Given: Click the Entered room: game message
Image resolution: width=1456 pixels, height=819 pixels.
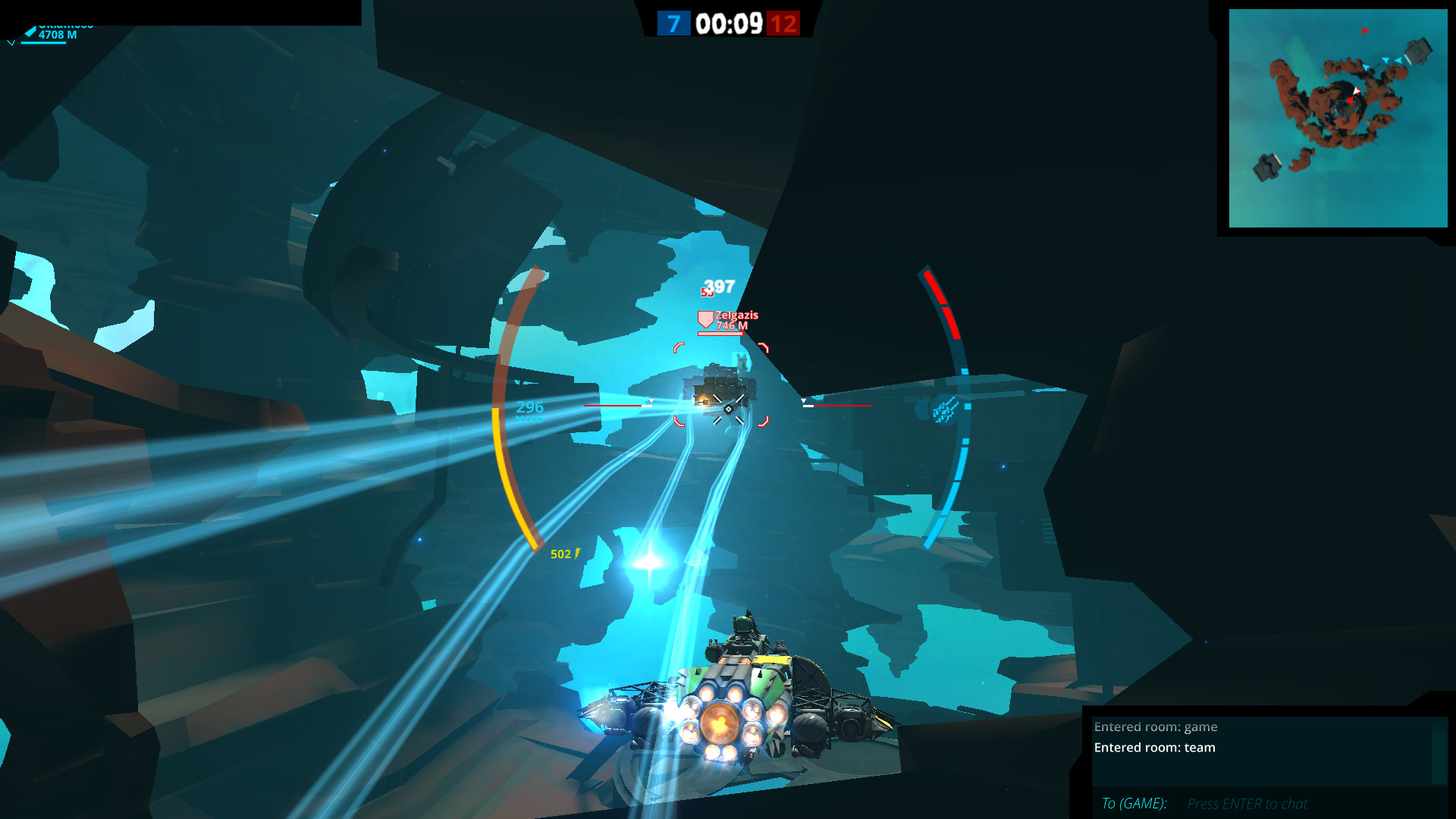Looking at the screenshot, I should point(1155,726).
